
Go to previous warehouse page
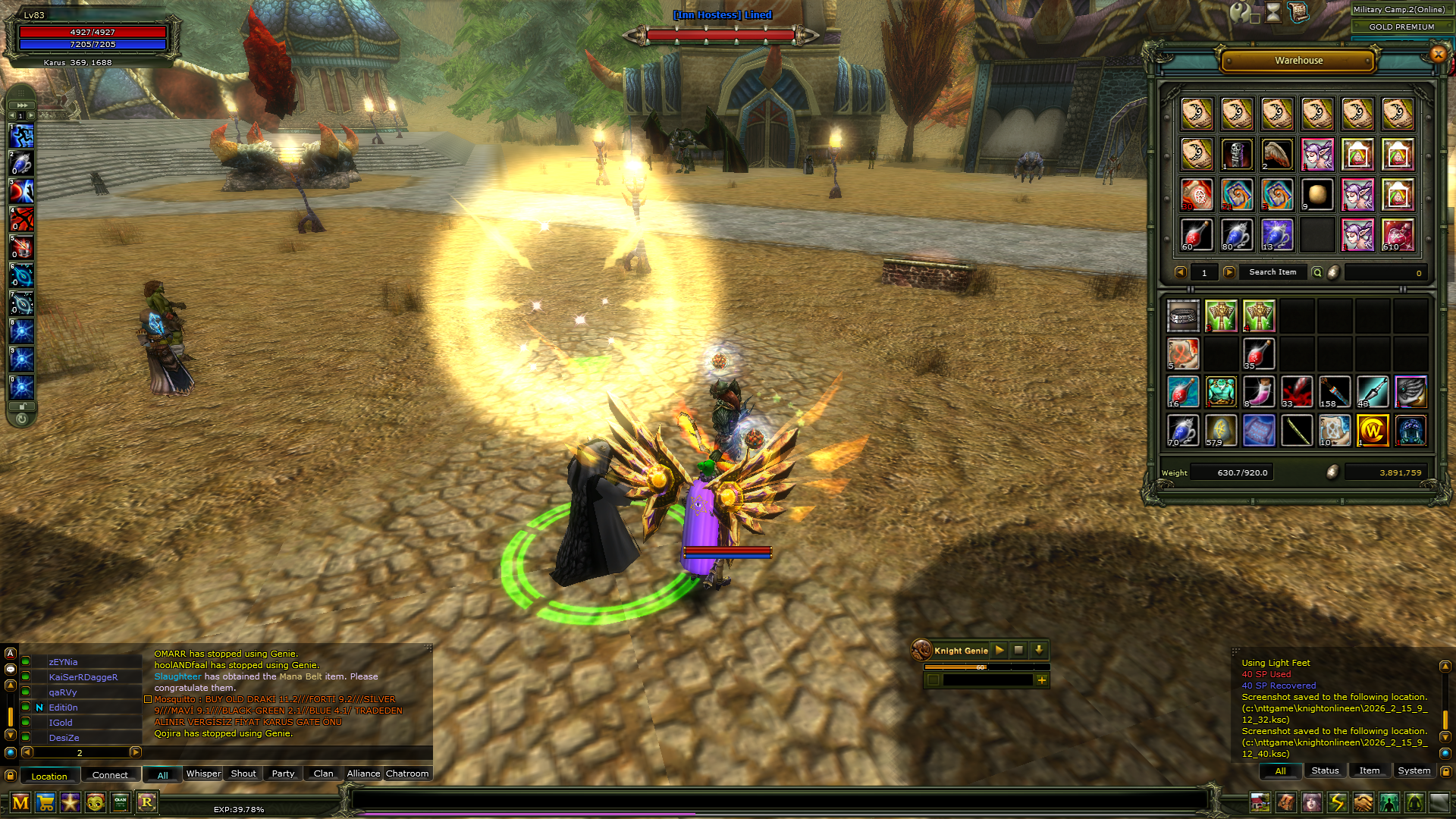coord(1180,272)
